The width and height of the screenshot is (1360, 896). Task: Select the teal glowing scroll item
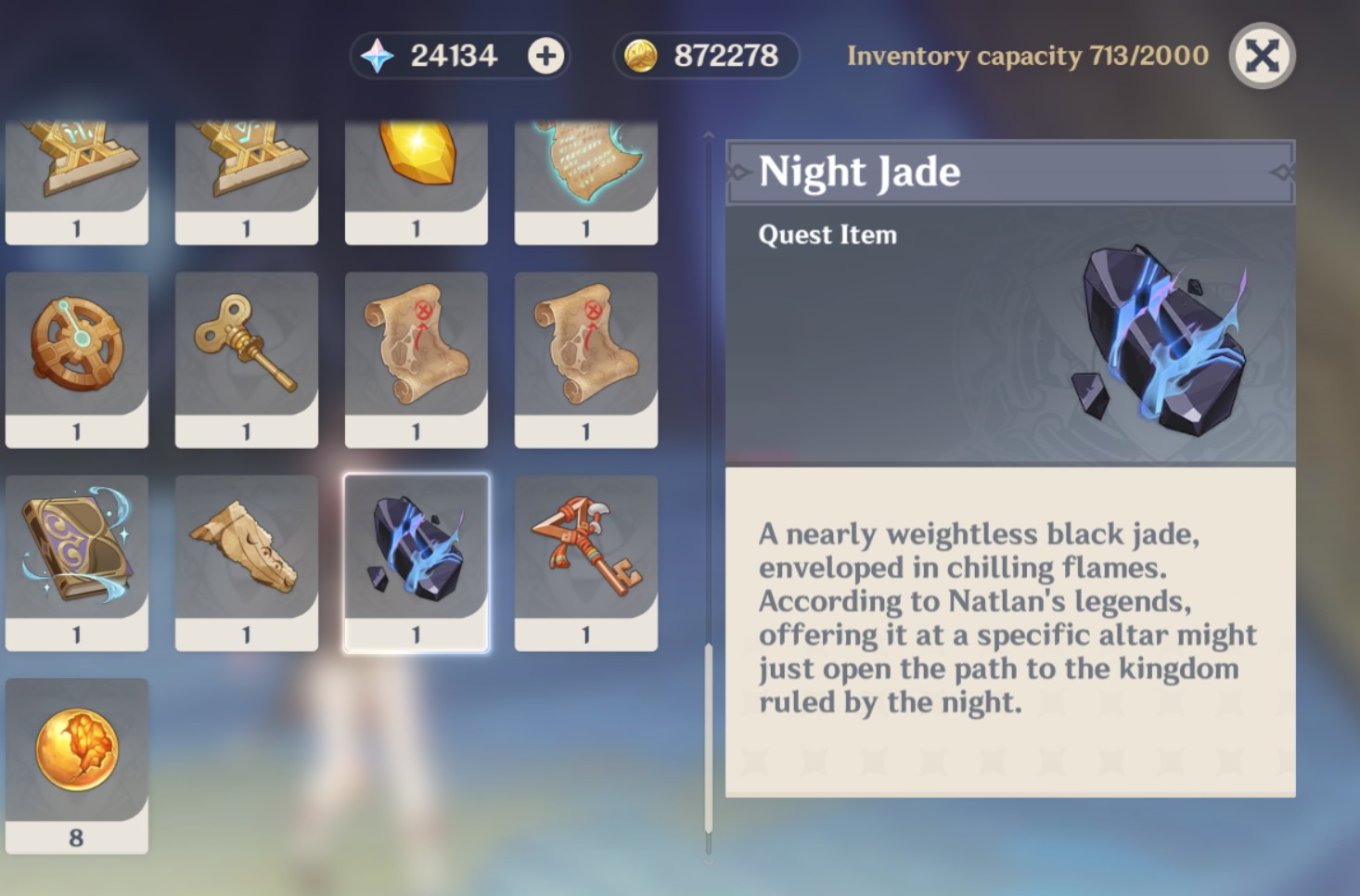[x=585, y=167]
